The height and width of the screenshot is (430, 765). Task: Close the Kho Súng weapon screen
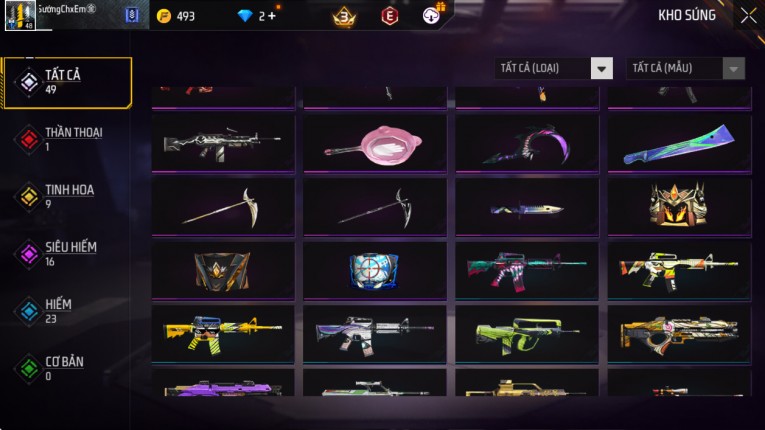click(x=748, y=15)
